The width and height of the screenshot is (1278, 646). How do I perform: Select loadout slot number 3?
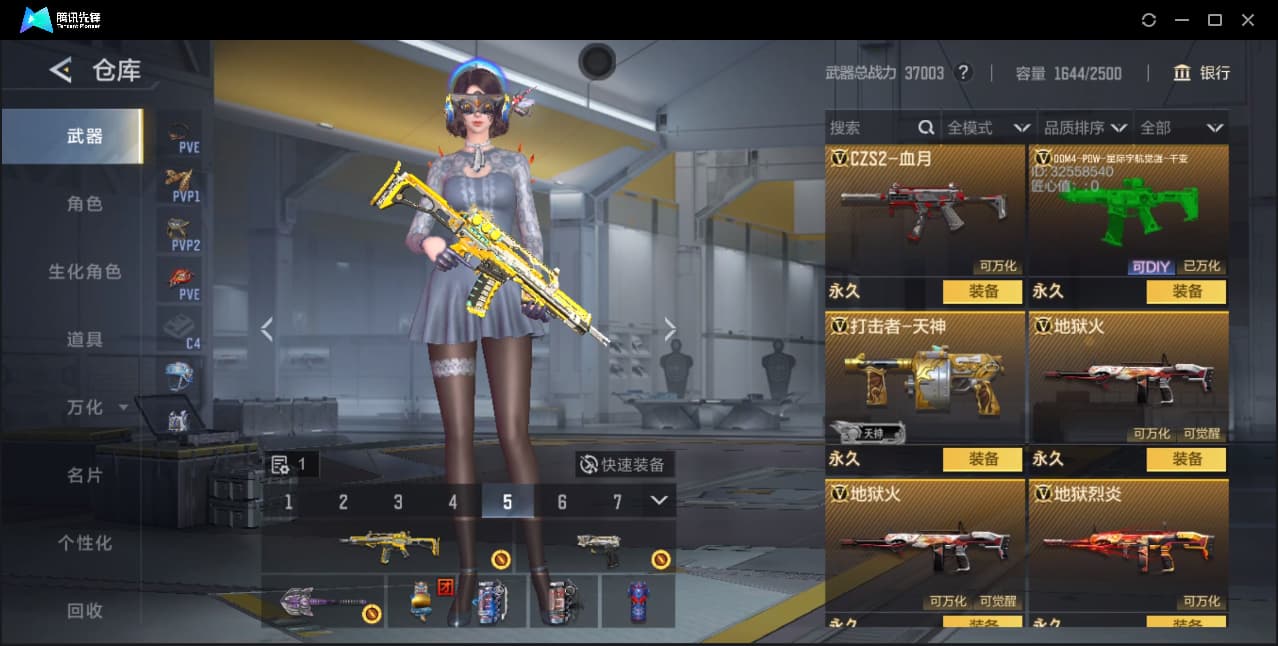398,502
